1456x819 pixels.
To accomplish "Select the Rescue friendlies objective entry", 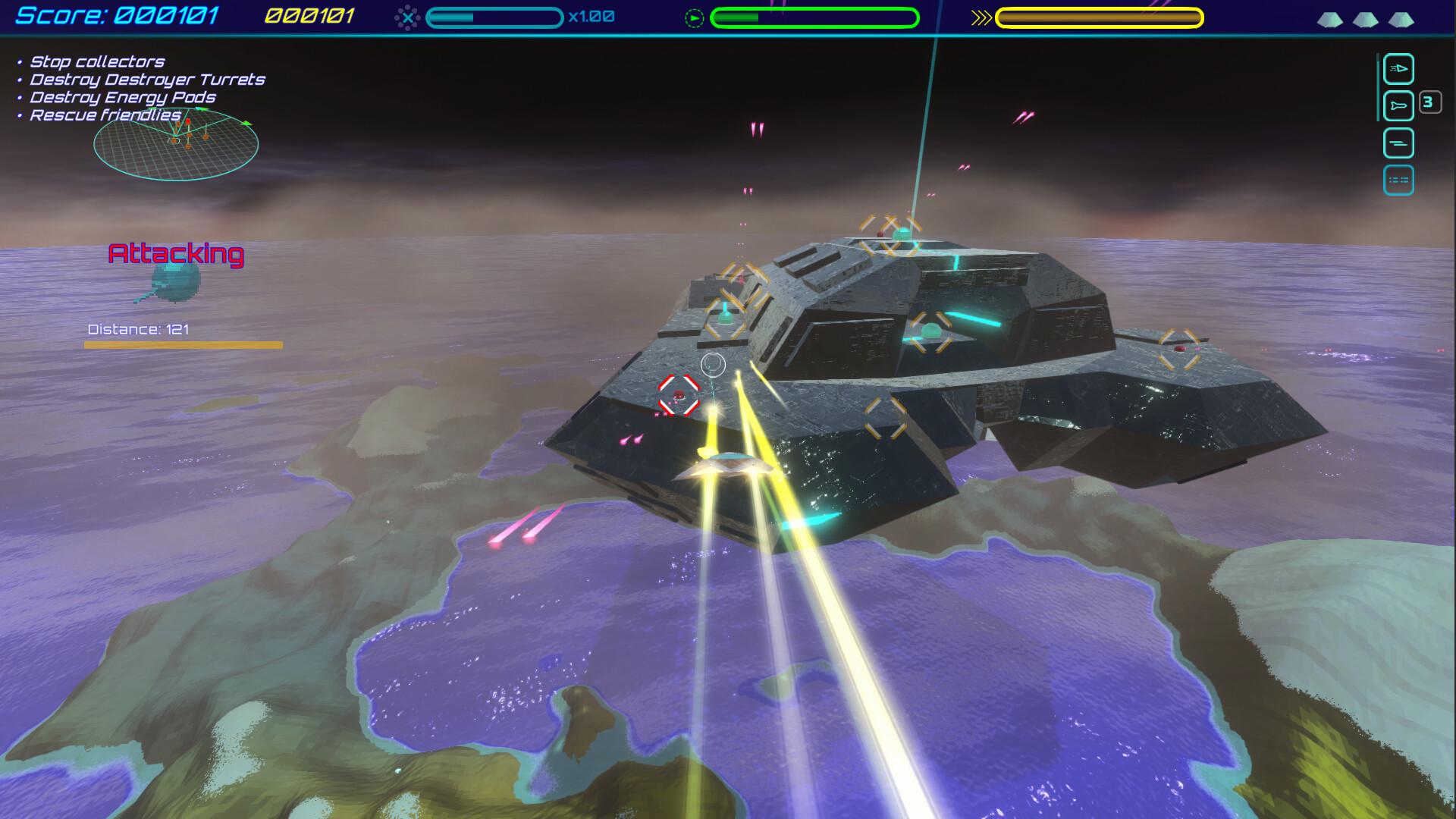I will [104, 115].
